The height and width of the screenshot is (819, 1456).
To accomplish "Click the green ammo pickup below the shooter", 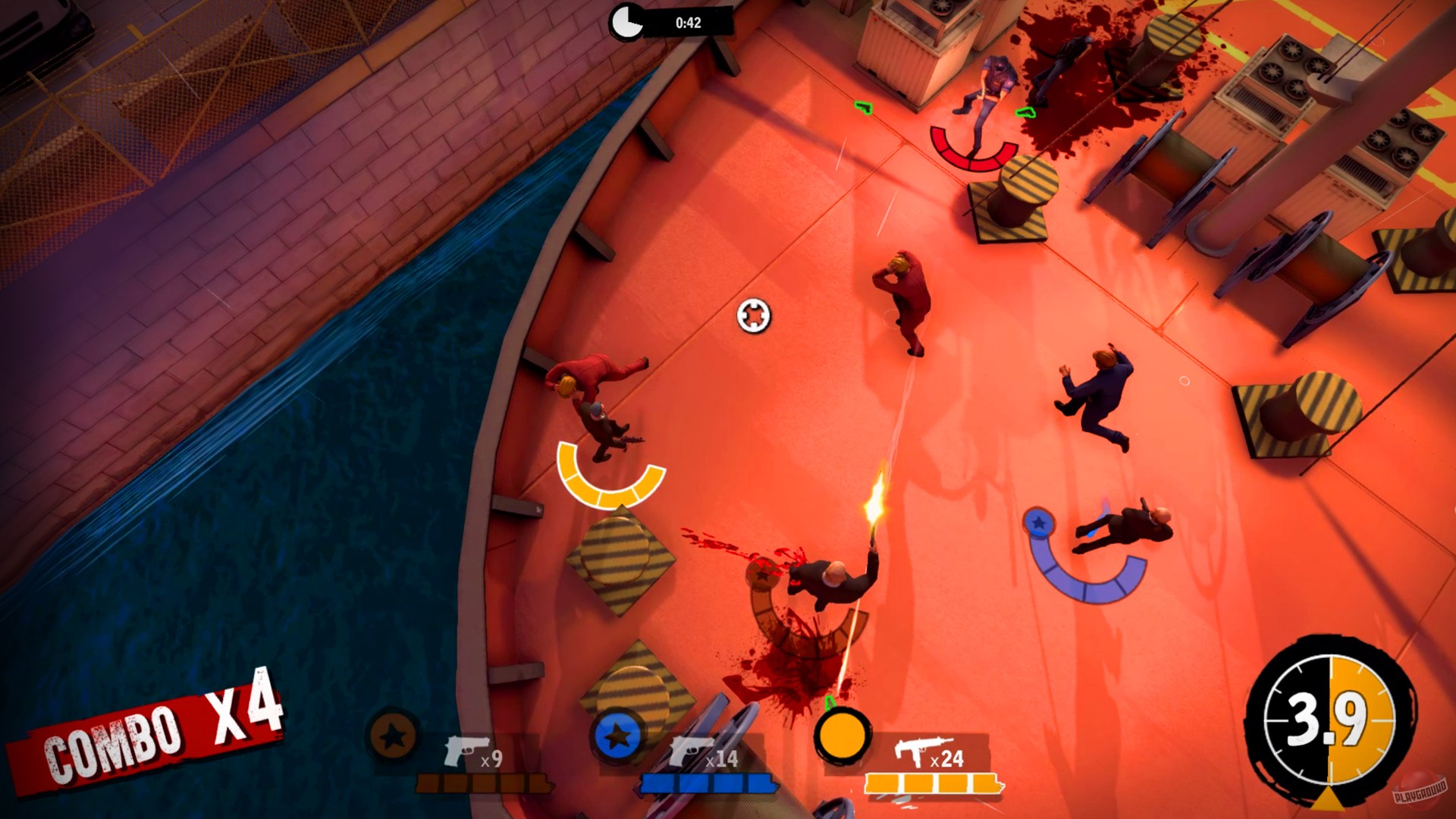I will 830,702.
